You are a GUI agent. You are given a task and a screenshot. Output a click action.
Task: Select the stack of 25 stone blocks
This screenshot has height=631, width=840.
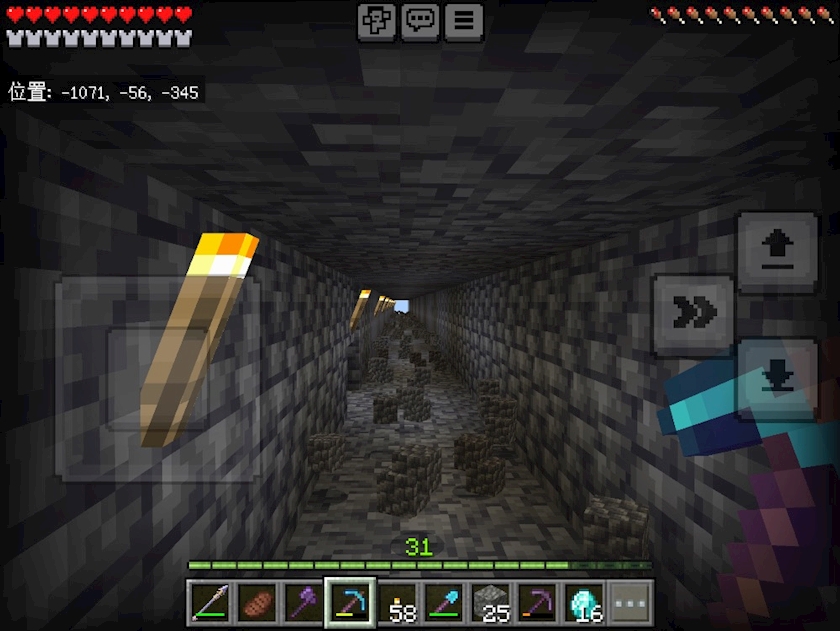(x=491, y=602)
